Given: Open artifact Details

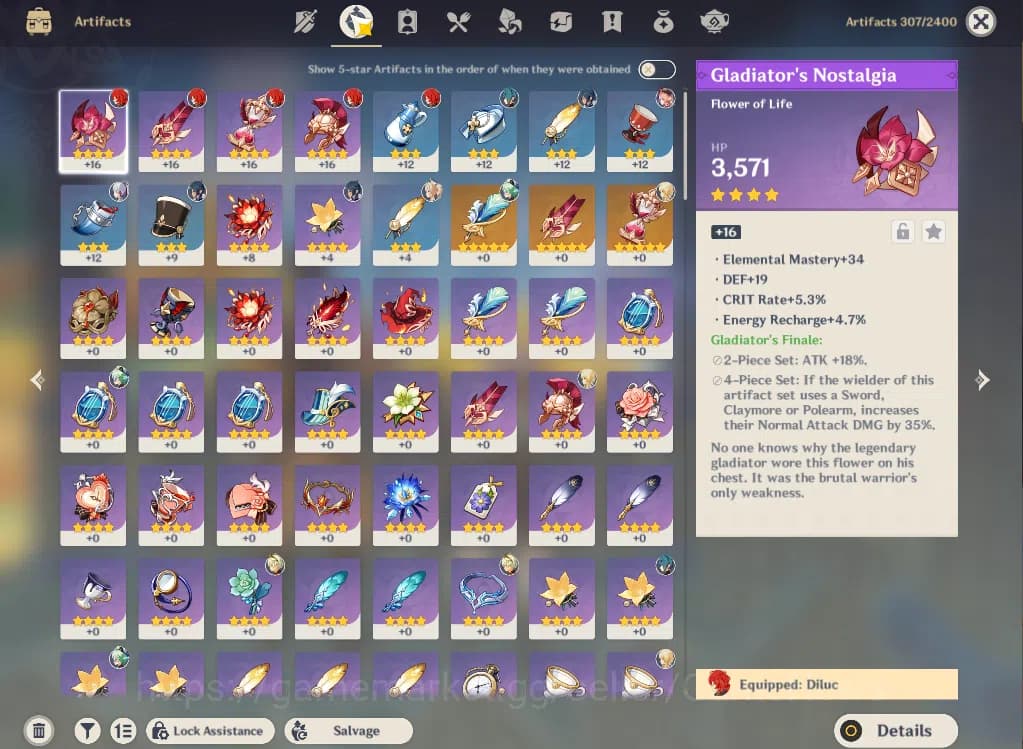Looking at the screenshot, I should (895, 731).
